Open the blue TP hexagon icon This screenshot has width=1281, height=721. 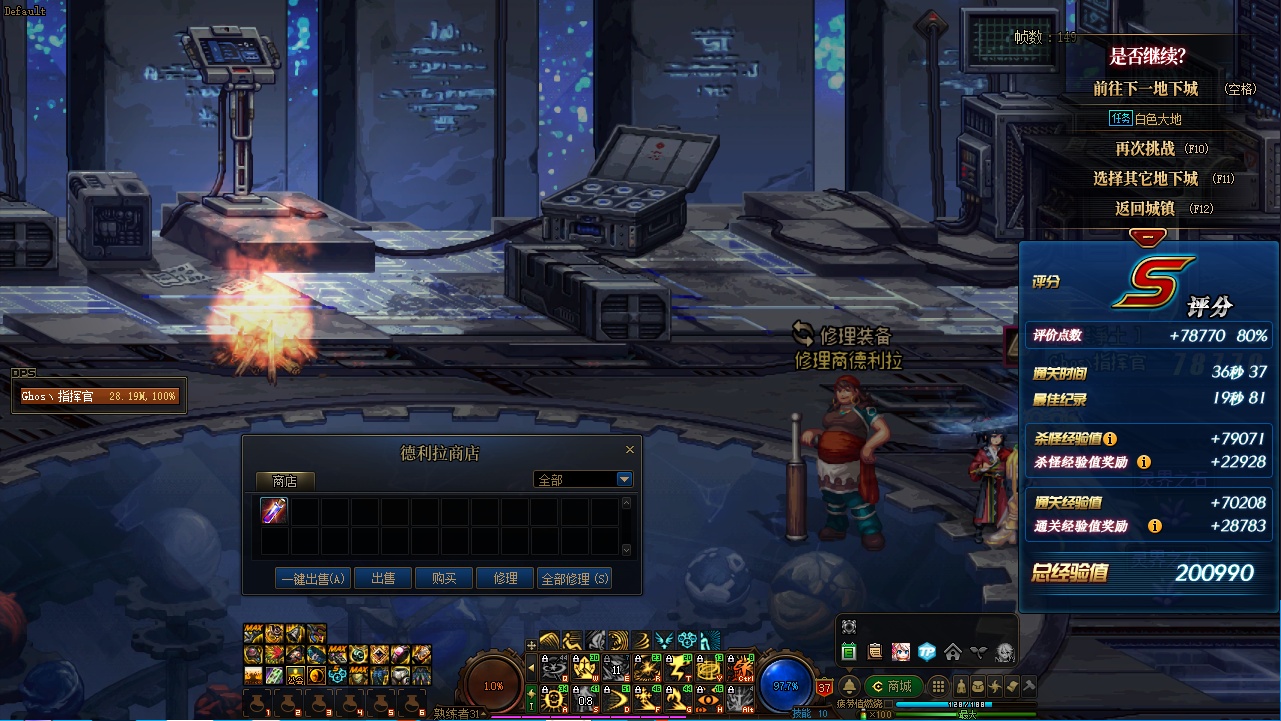[927, 652]
